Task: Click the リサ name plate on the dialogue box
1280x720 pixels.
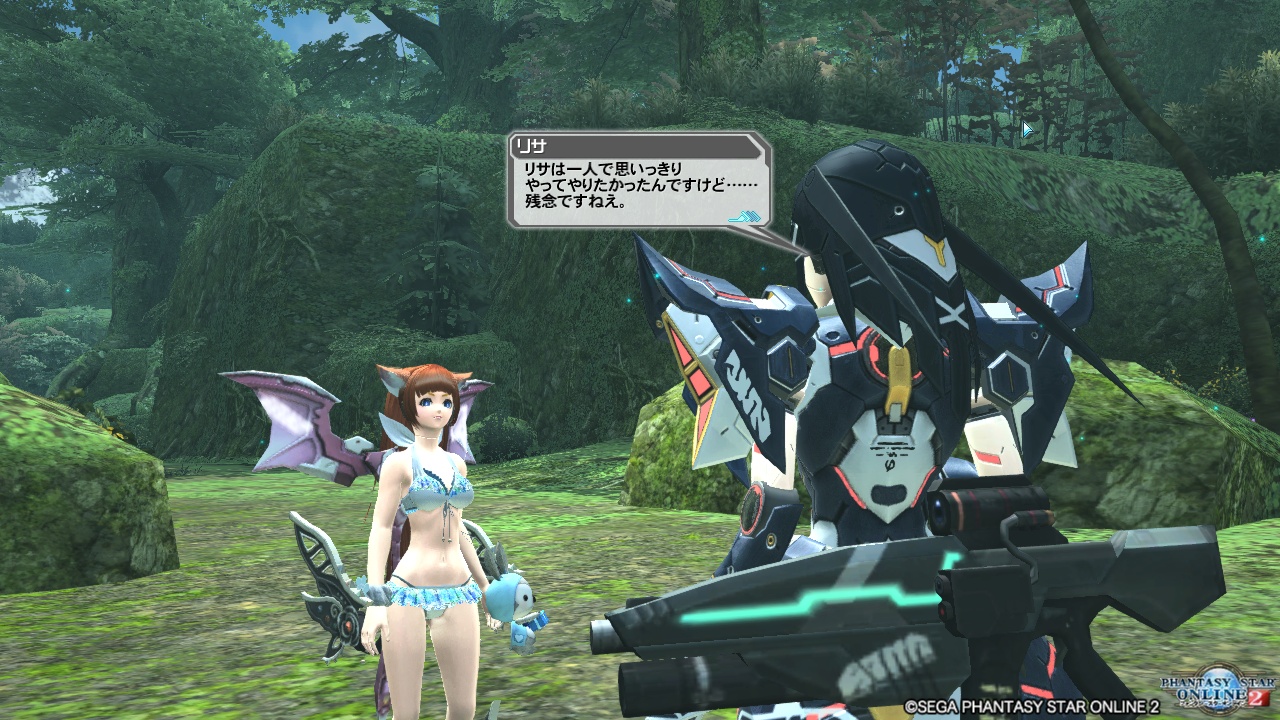Action: tap(530, 148)
